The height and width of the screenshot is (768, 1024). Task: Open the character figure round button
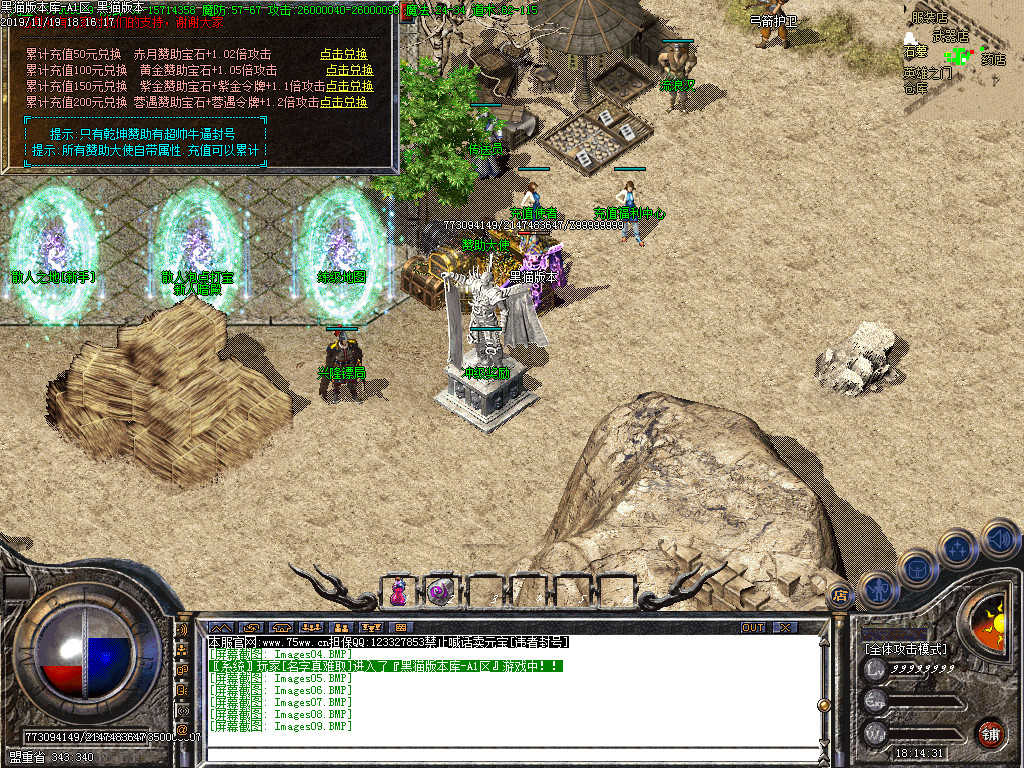(x=878, y=589)
